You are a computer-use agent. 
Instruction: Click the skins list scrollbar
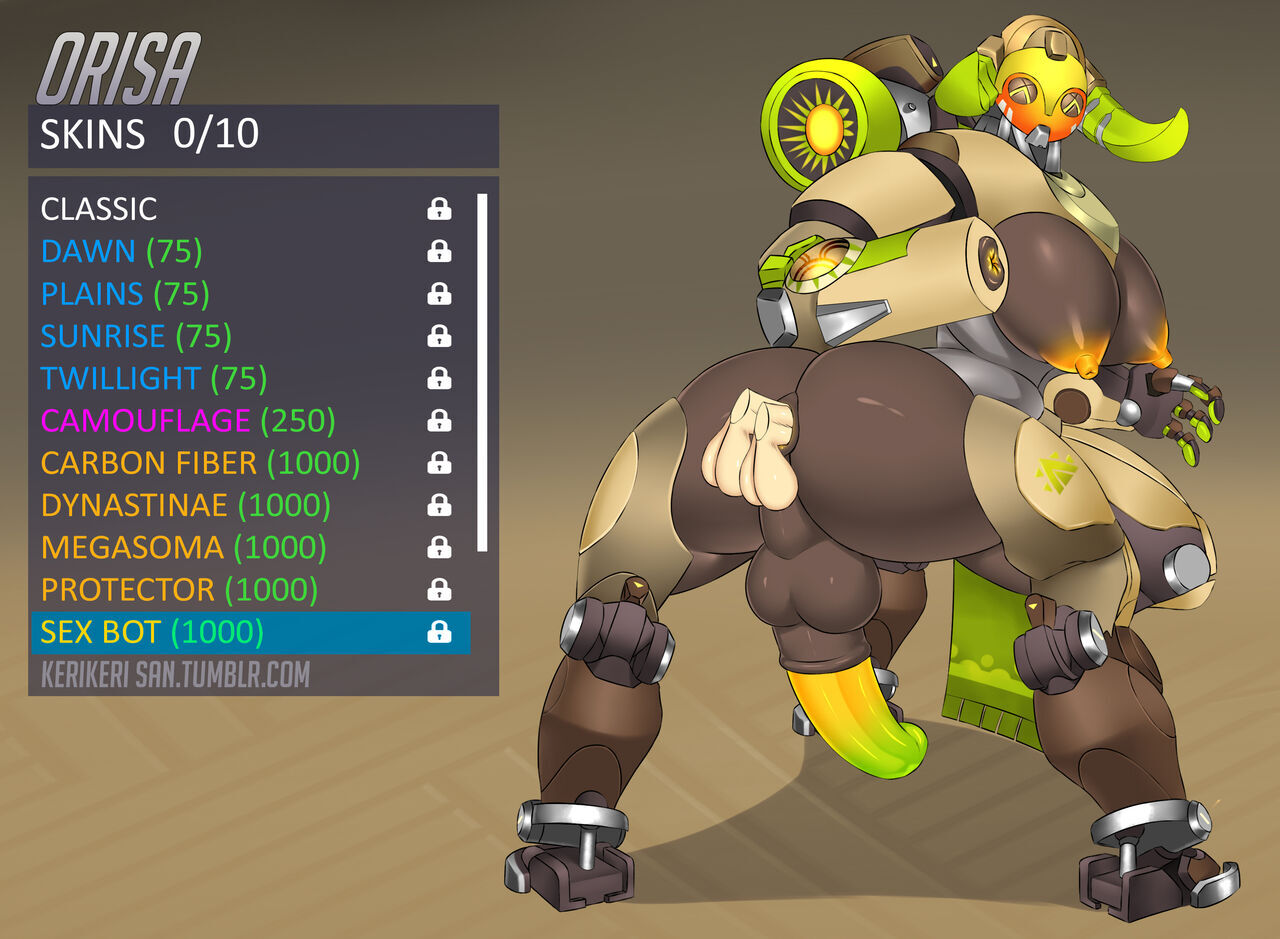[482, 372]
